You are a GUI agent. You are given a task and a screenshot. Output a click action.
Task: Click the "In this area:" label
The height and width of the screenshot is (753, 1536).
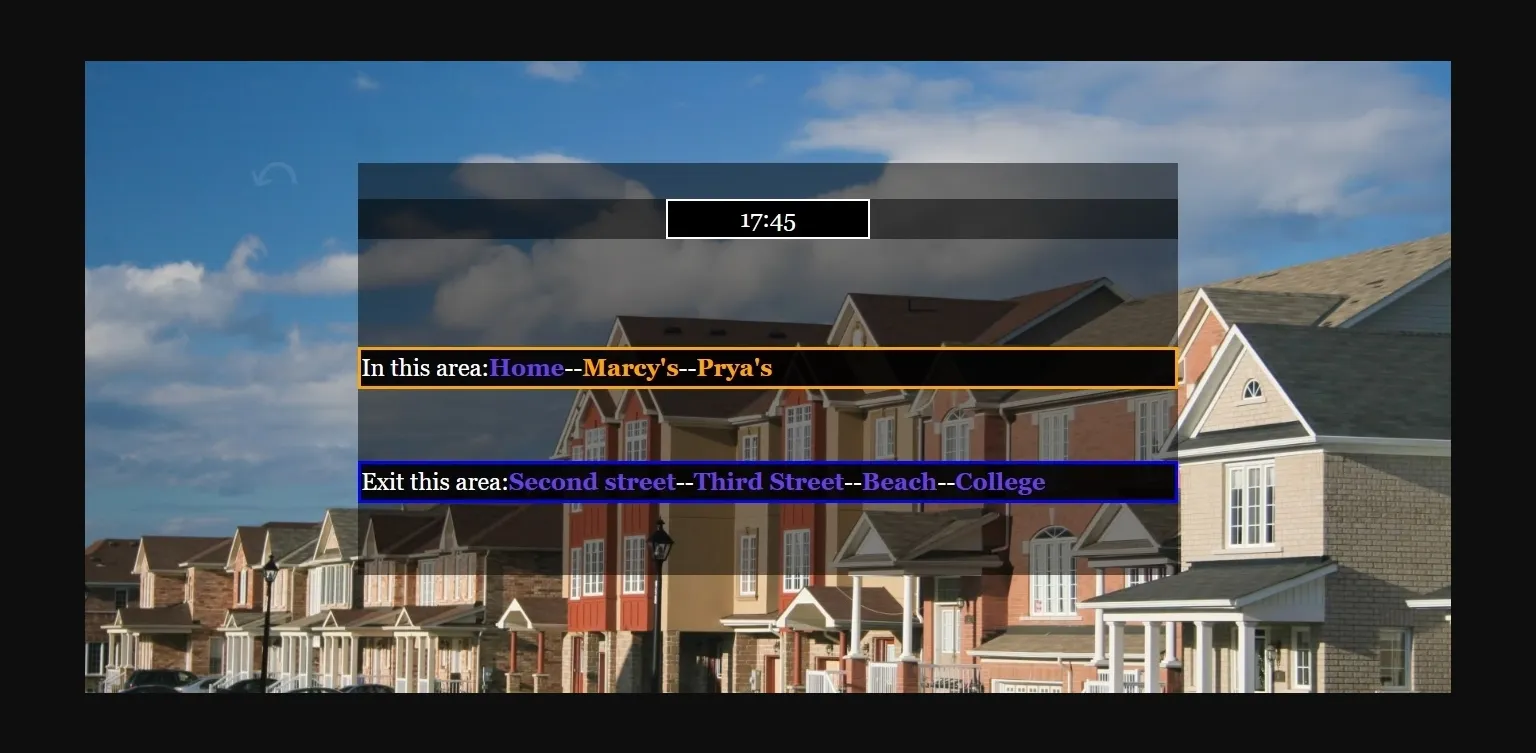coord(424,367)
